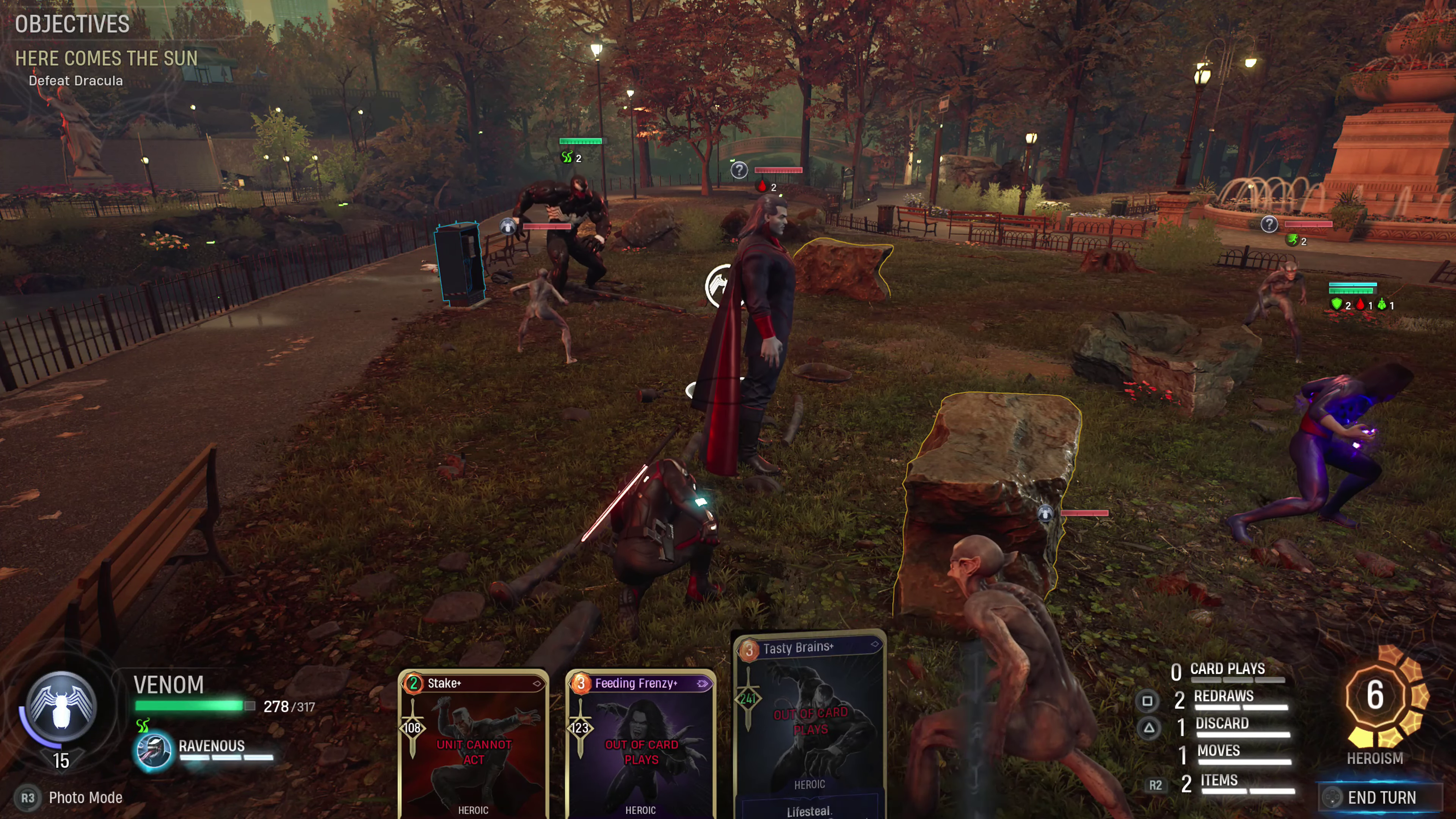1456x819 pixels.
Task: Select the Stake+ card
Action: 473,743
